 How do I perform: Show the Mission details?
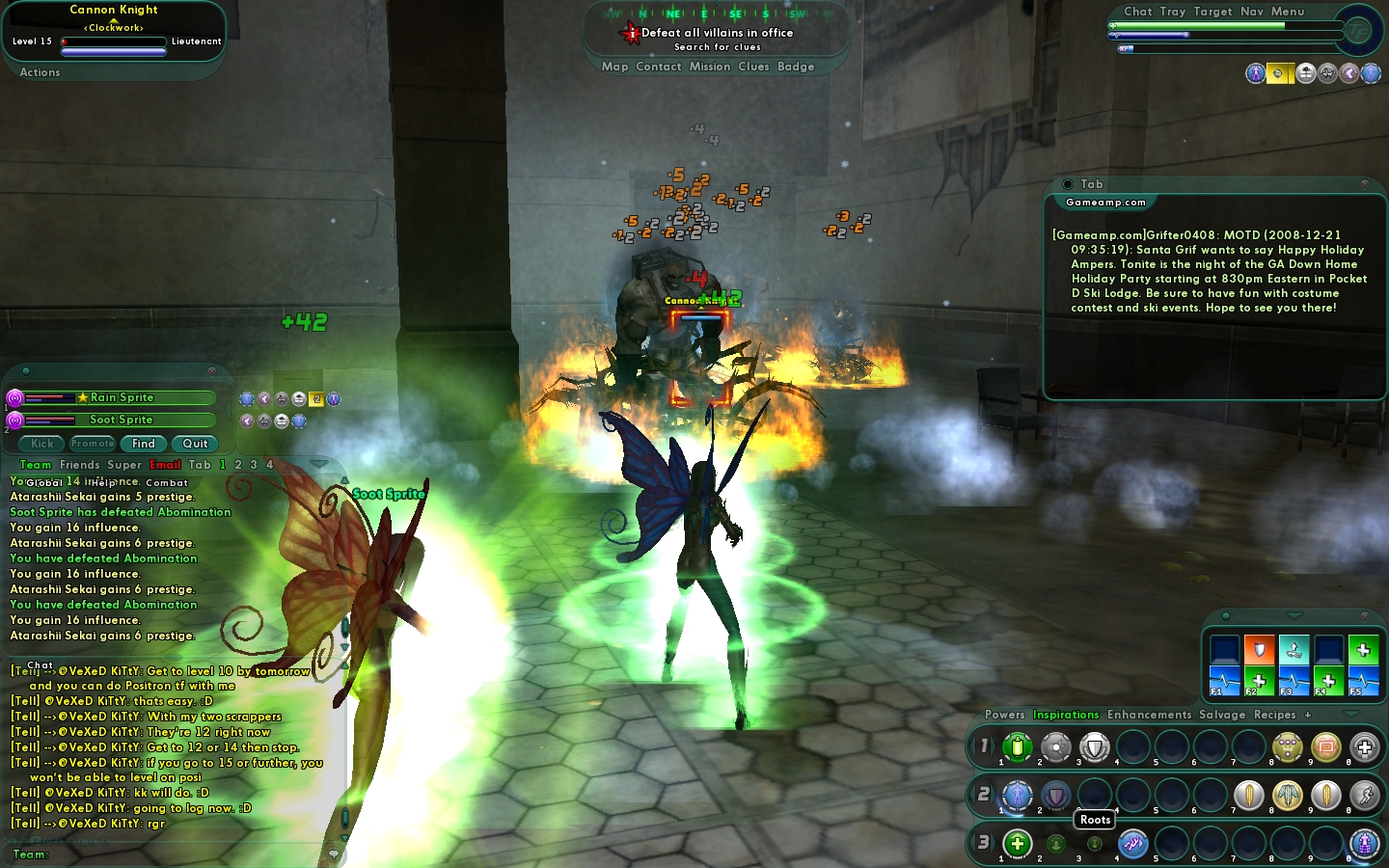(709, 67)
